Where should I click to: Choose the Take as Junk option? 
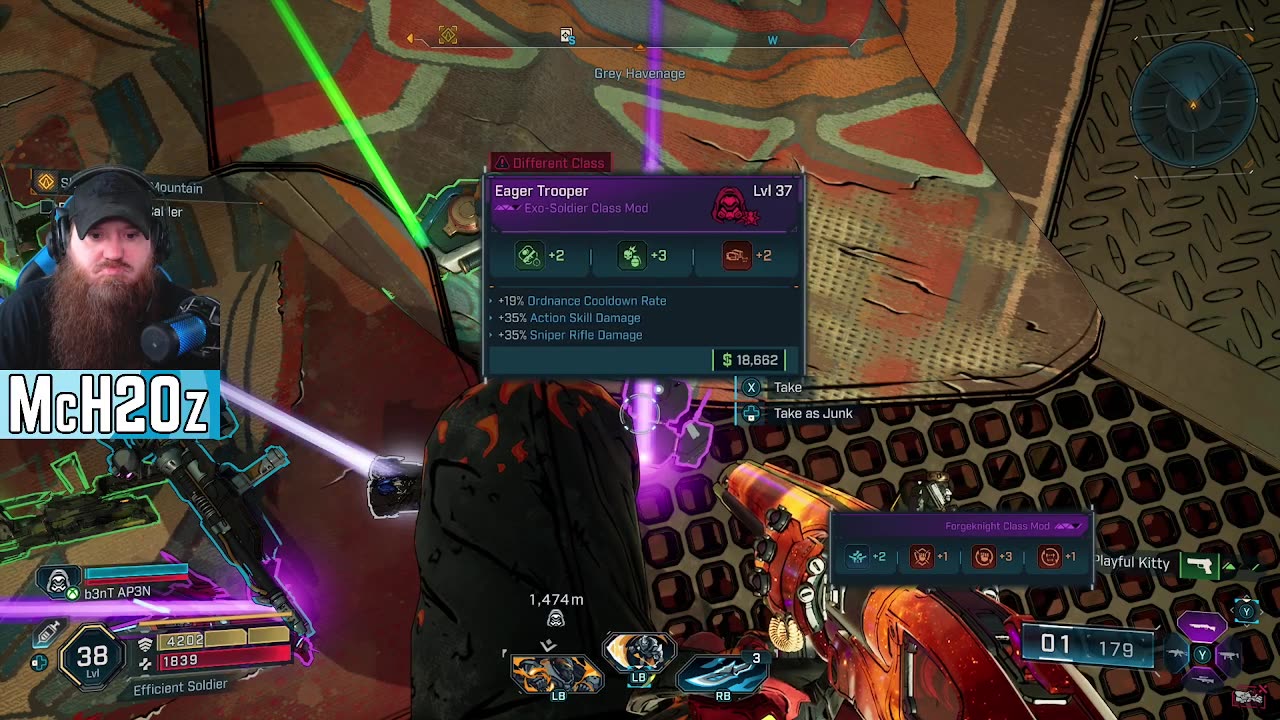click(812, 413)
